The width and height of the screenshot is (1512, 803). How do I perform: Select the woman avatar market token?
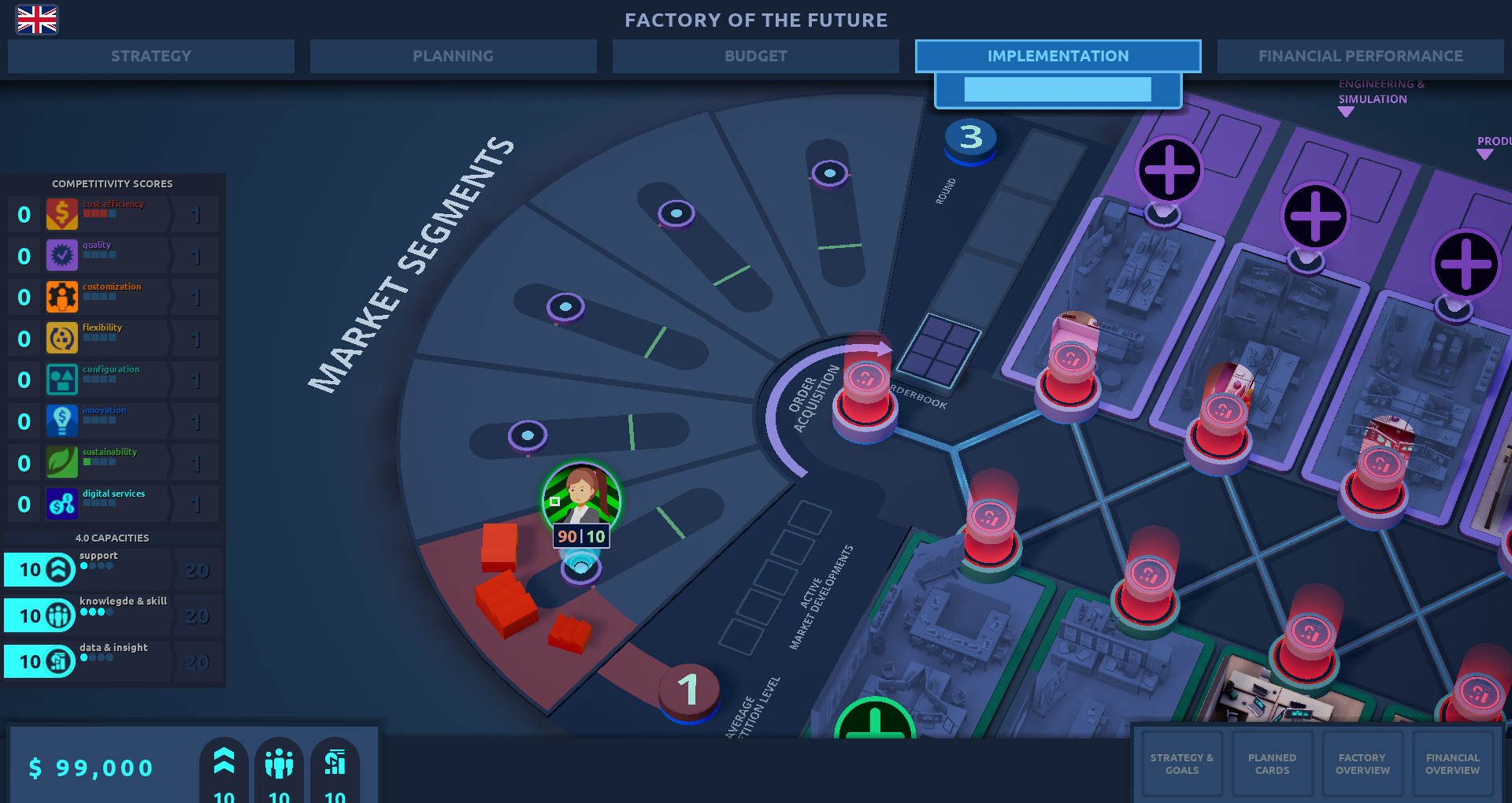coord(581,498)
